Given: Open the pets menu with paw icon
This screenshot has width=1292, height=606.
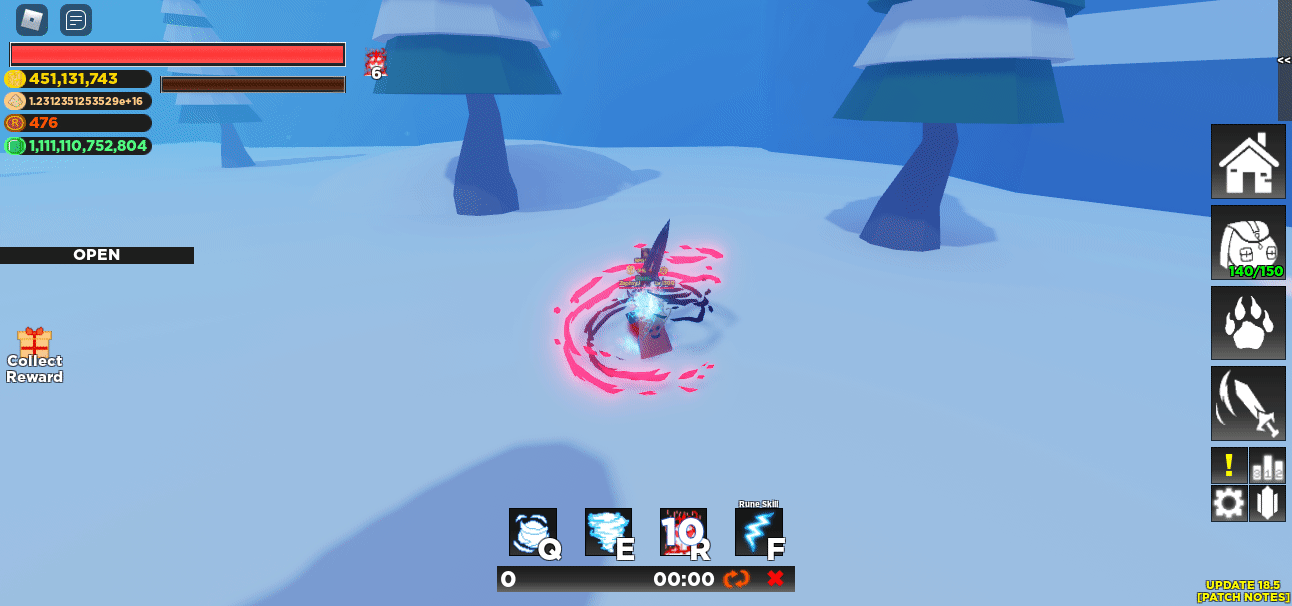Looking at the screenshot, I should pos(1248,323).
